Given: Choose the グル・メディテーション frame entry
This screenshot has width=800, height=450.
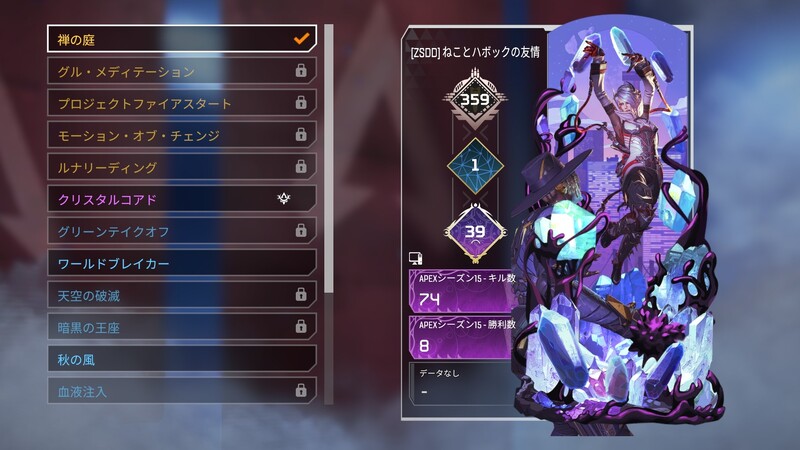Looking at the screenshot, I should coord(181,71).
